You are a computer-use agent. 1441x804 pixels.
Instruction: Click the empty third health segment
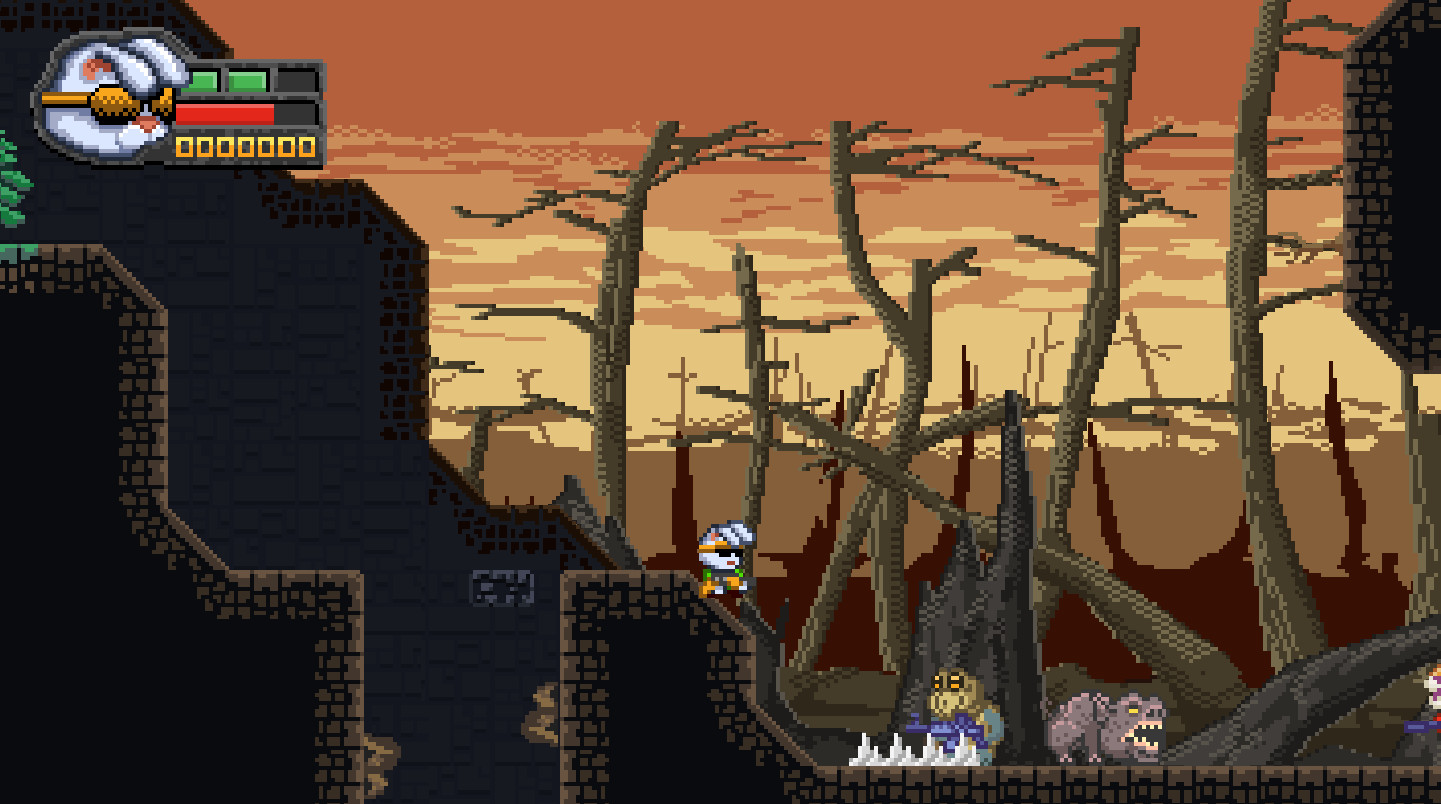(x=297, y=79)
